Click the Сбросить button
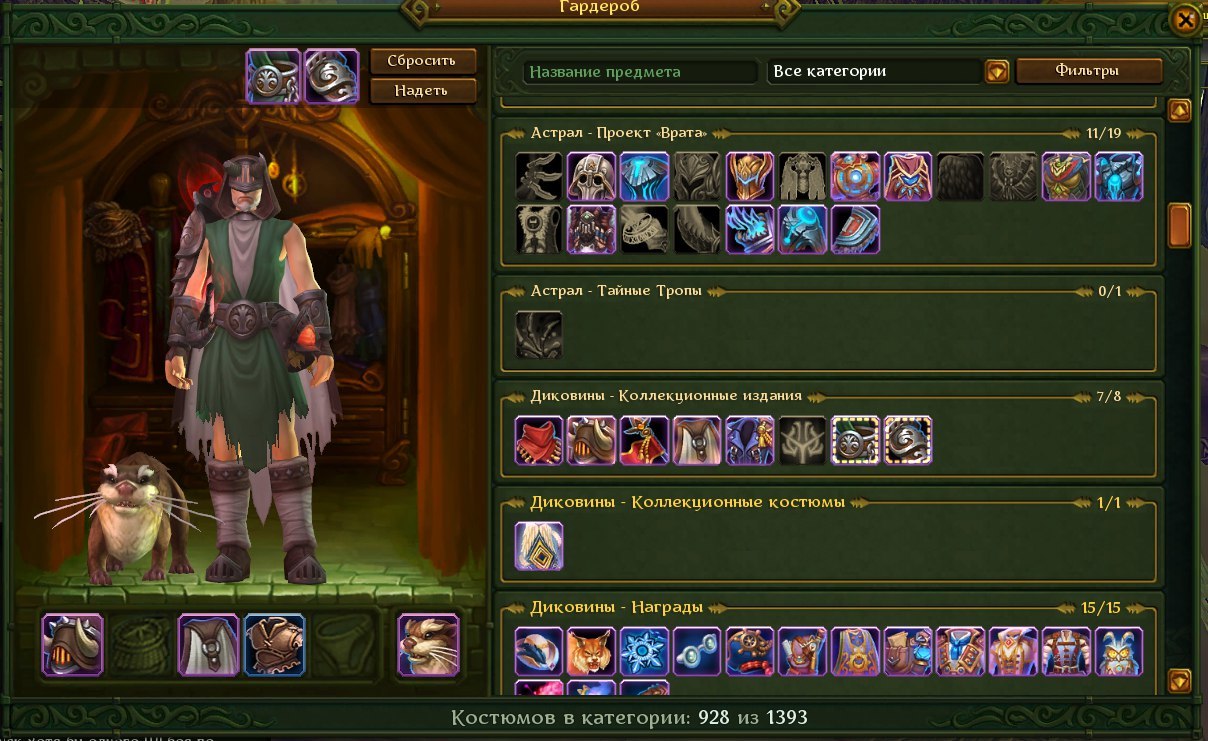 [423, 60]
